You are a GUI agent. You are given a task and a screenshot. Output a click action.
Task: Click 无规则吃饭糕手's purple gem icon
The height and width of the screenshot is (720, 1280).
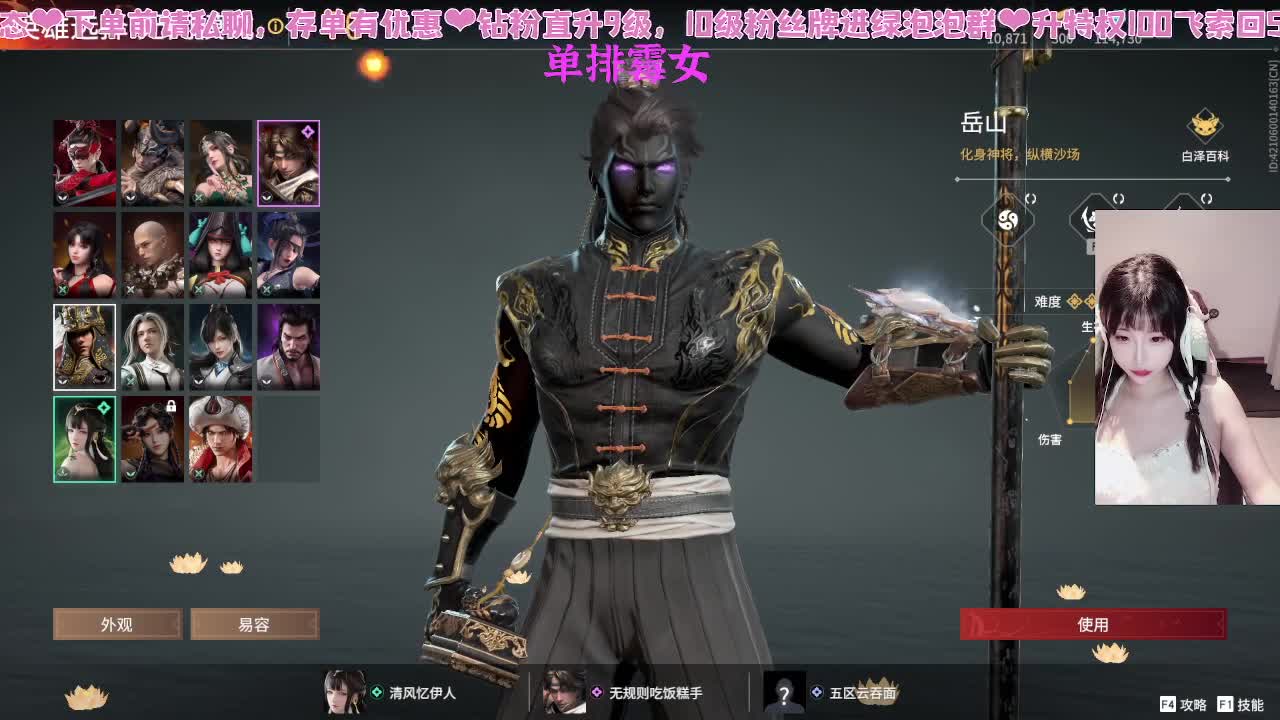[598, 690]
